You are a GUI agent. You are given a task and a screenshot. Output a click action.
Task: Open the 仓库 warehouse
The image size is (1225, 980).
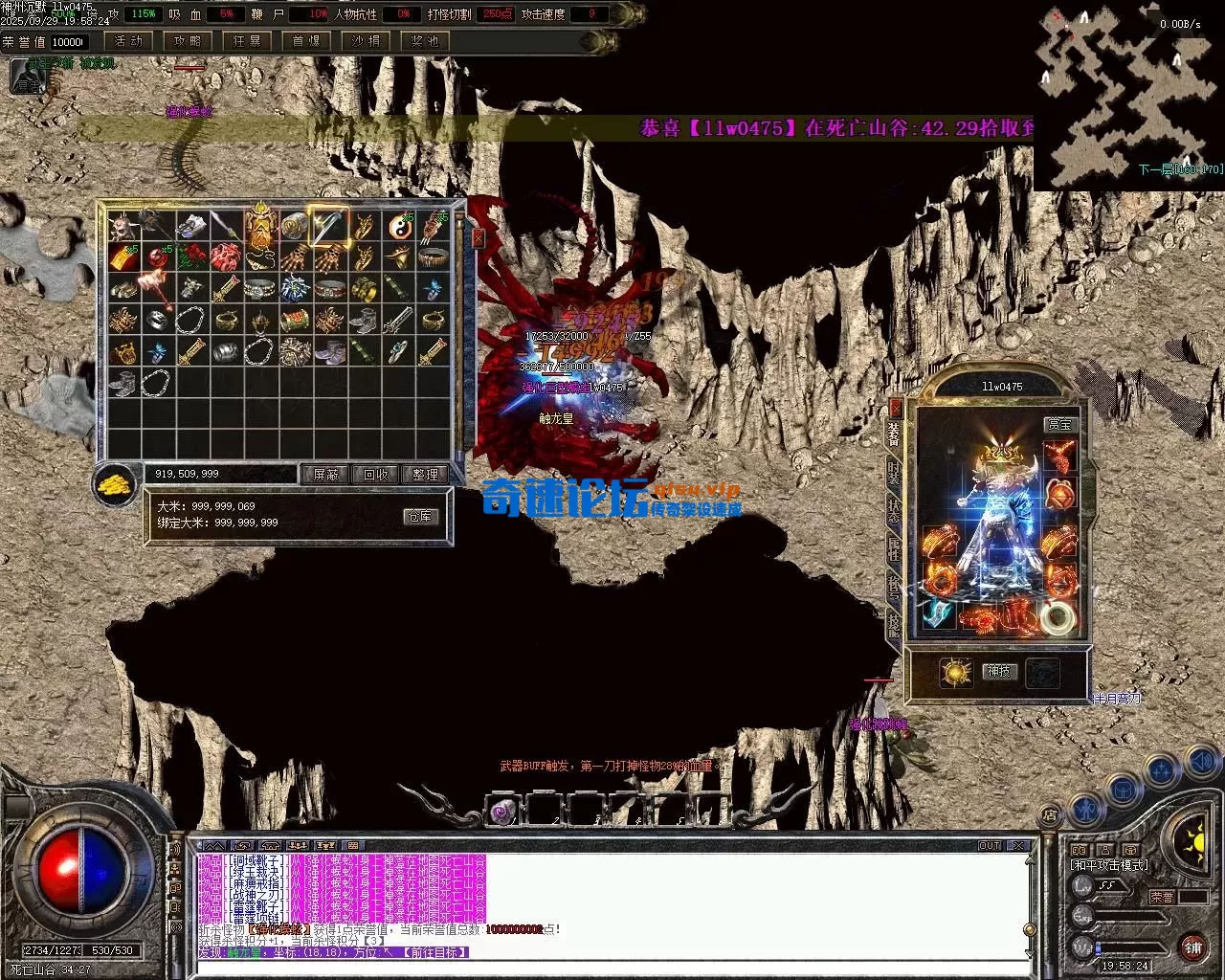tap(420, 517)
